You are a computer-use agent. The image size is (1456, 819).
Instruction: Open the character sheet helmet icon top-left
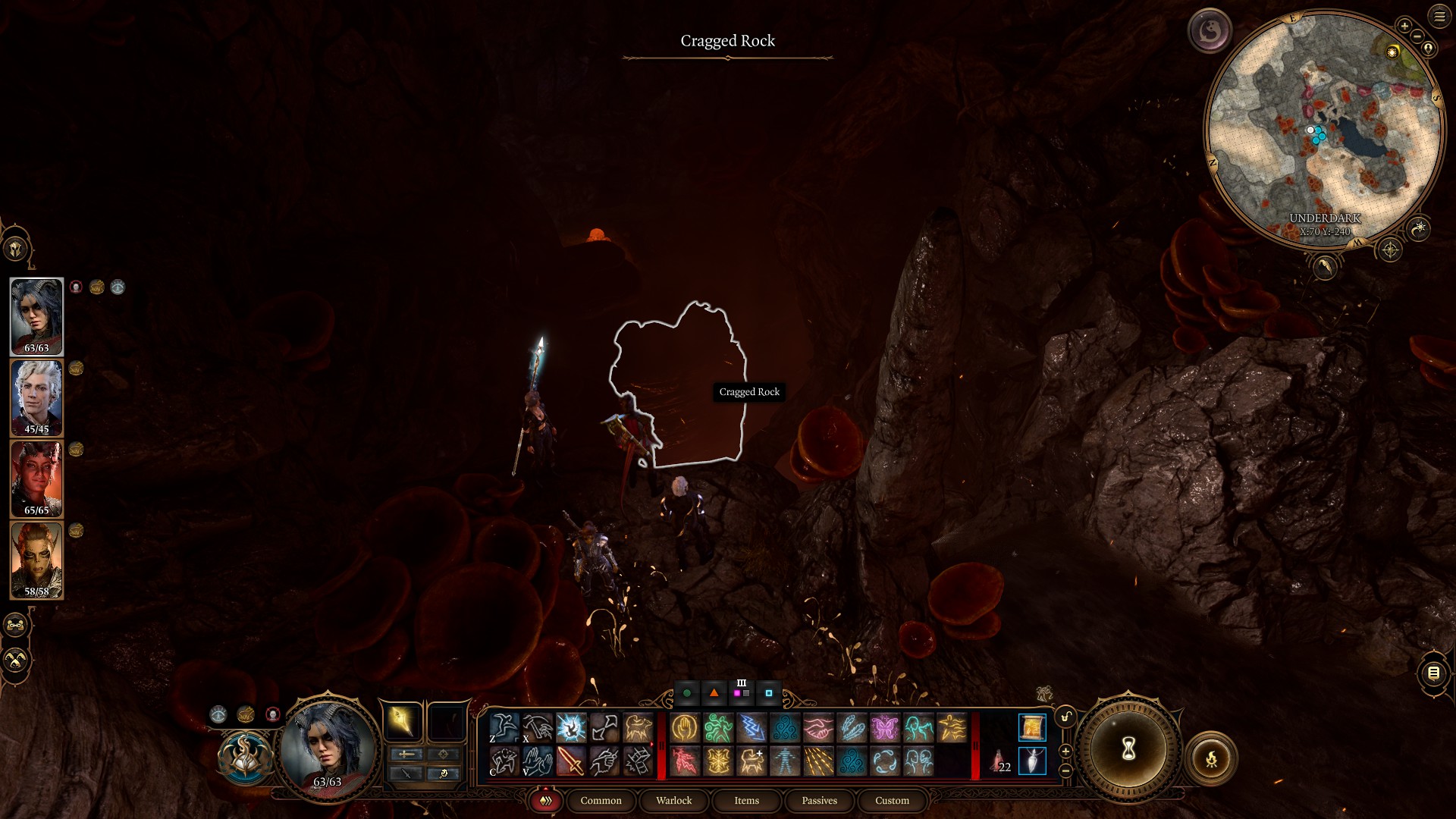pyautogui.click(x=17, y=246)
